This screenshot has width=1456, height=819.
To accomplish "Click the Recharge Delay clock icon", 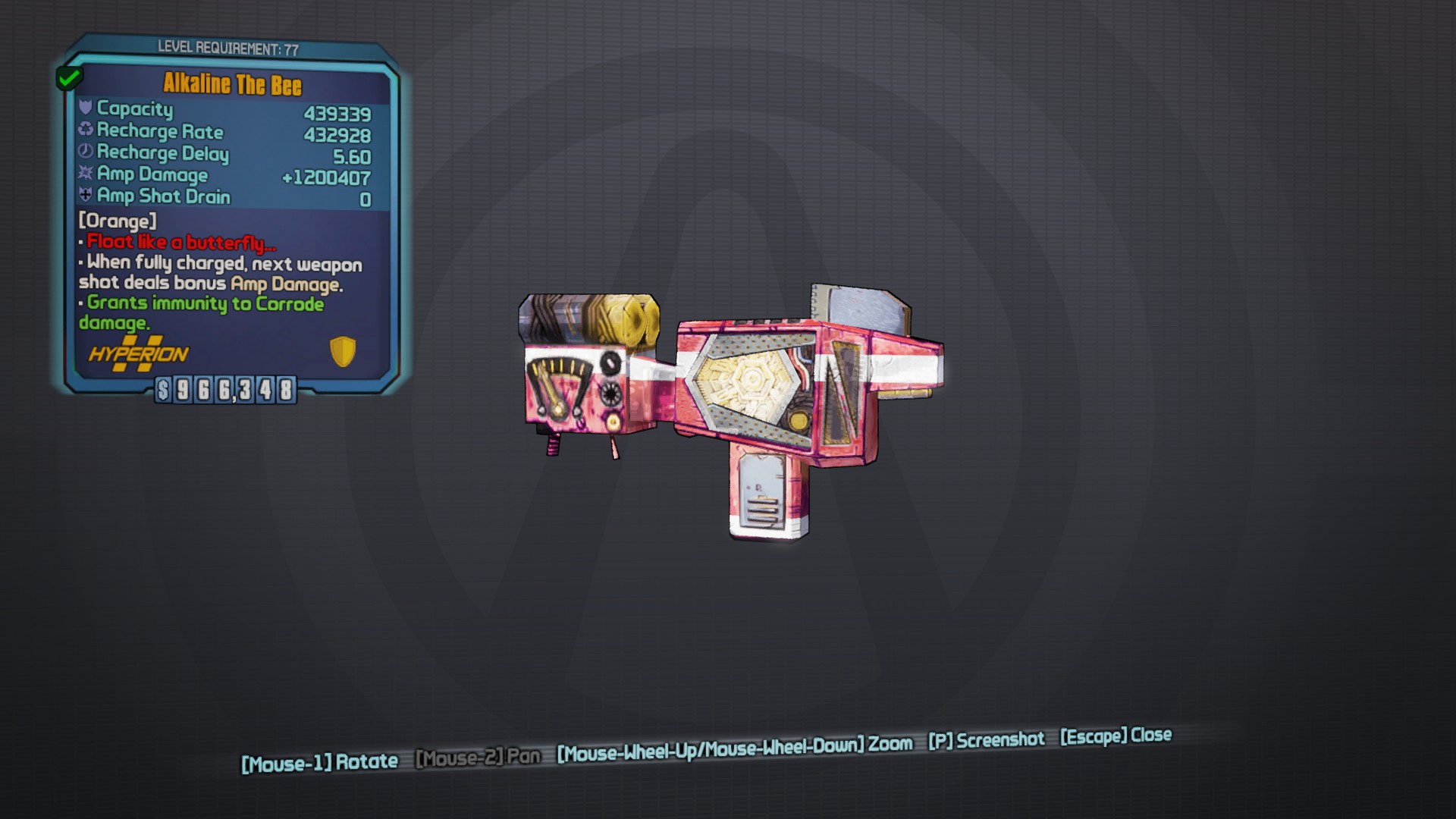I will pyautogui.click(x=85, y=153).
